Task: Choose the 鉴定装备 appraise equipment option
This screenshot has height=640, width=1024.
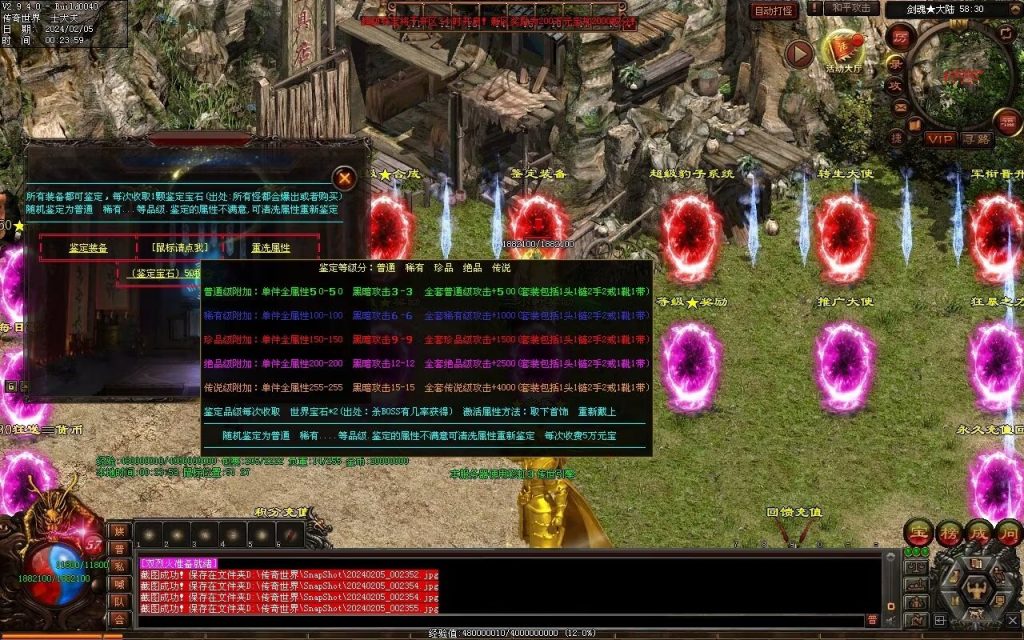Action: (x=88, y=248)
